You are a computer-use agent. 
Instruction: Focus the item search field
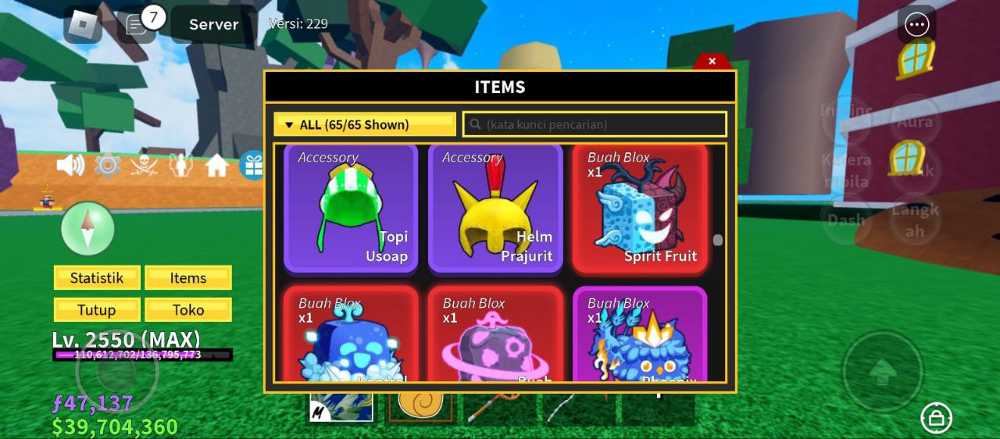(594, 125)
